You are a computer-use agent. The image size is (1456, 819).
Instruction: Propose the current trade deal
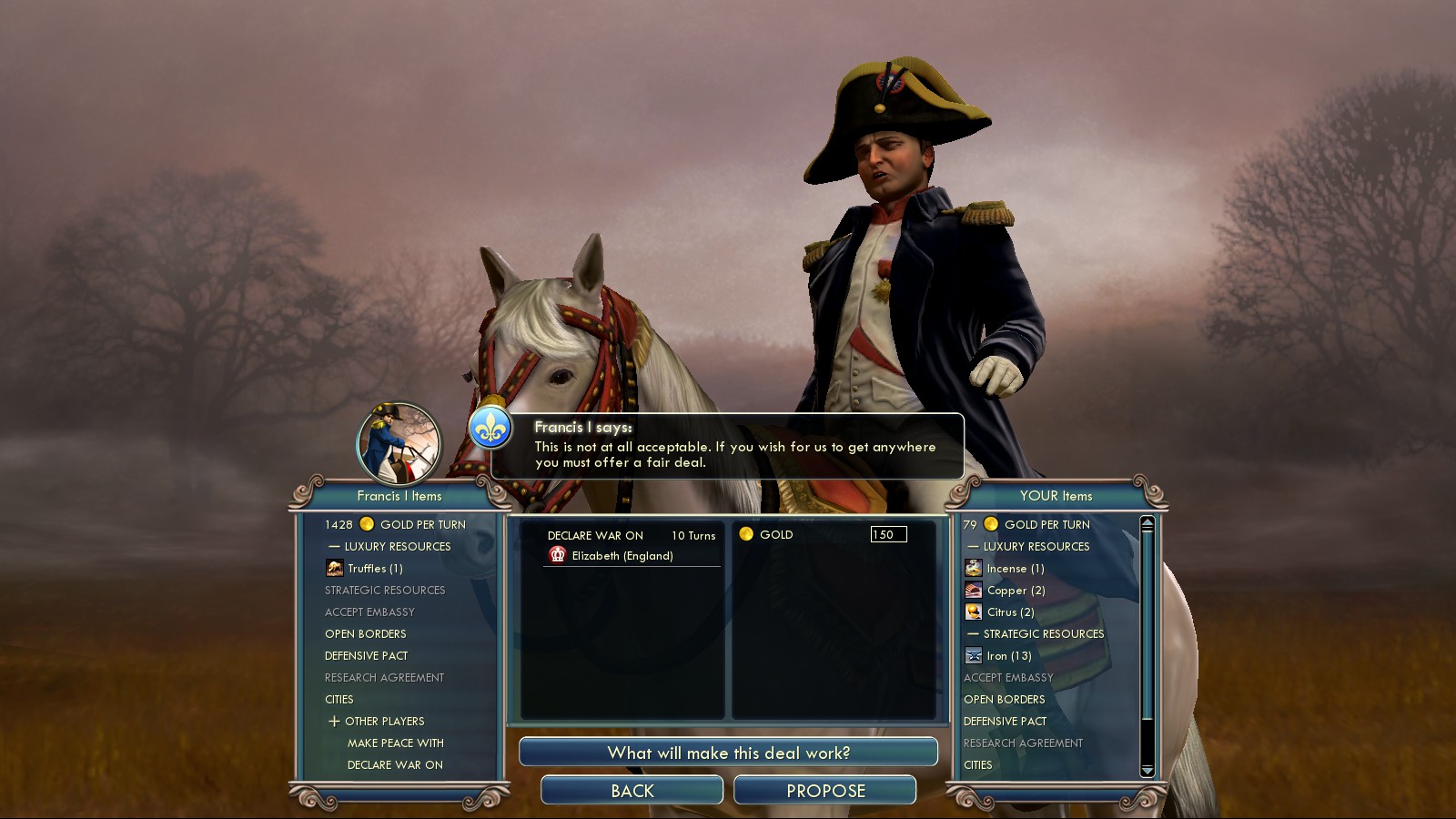tap(824, 791)
